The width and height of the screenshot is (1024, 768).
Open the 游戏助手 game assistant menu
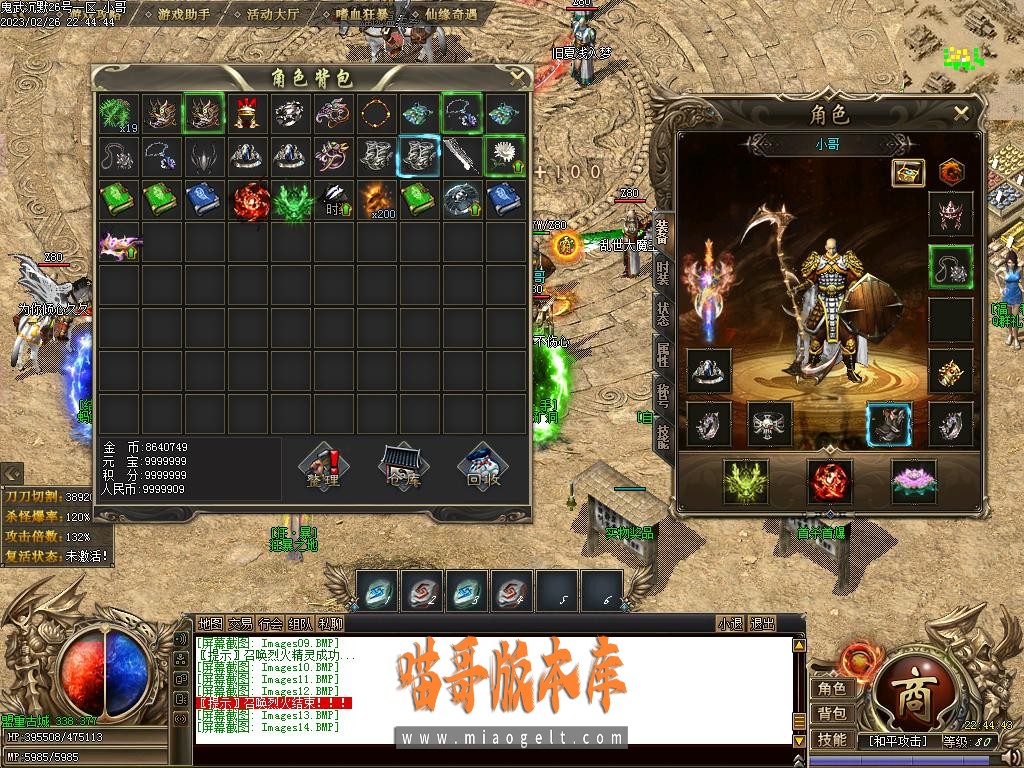coord(184,15)
